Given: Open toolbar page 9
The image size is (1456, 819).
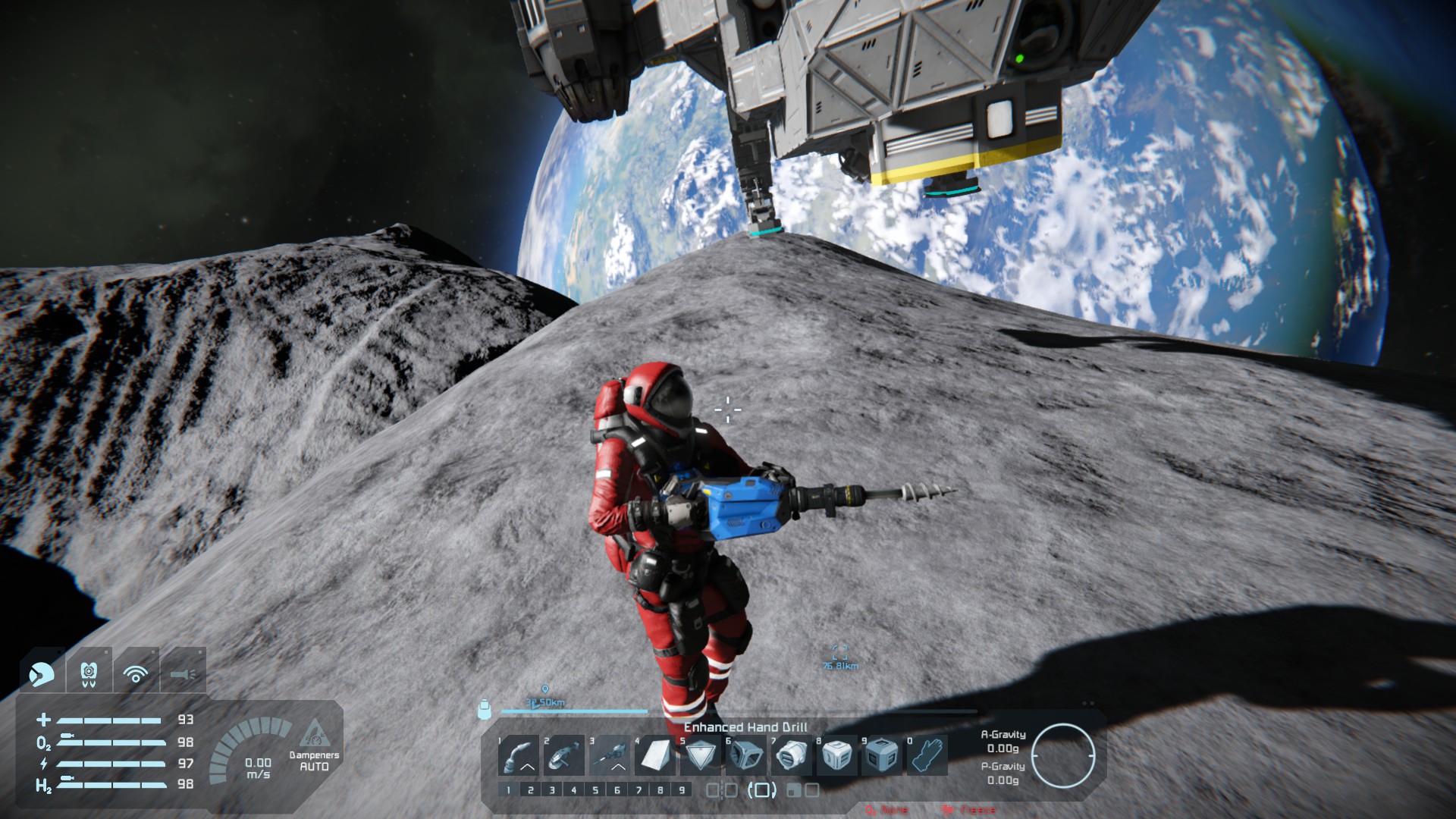Looking at the screenshot, I should [x=682, y=790].
